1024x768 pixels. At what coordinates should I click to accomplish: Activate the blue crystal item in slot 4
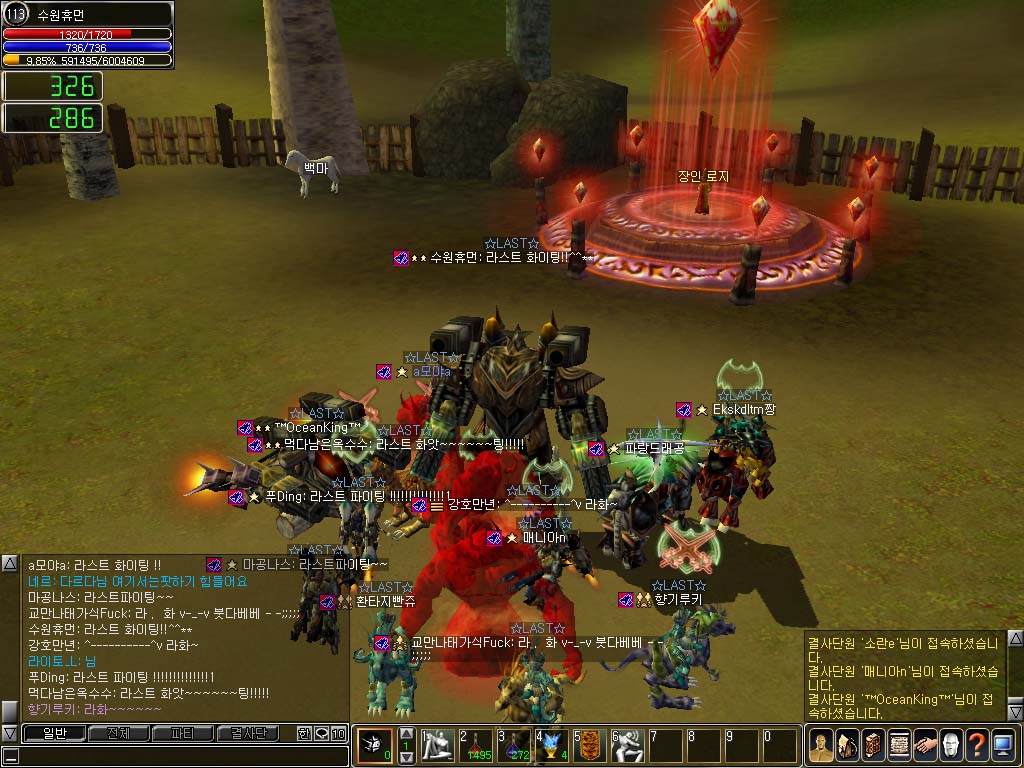click(553, 746)
